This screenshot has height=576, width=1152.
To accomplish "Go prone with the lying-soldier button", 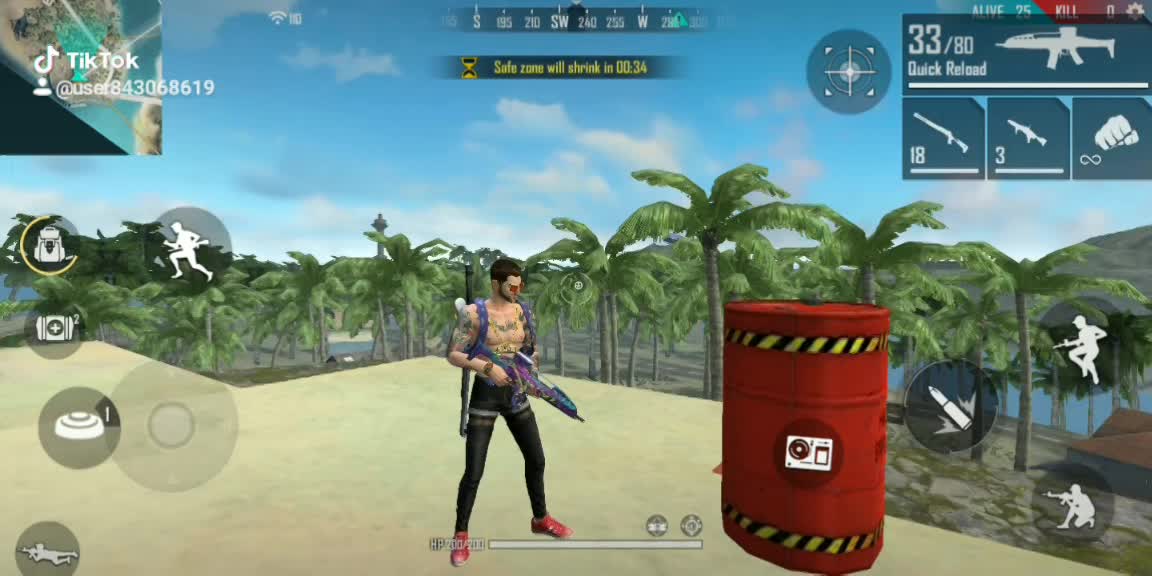I will pyautogui.click(x=46, y=550).
